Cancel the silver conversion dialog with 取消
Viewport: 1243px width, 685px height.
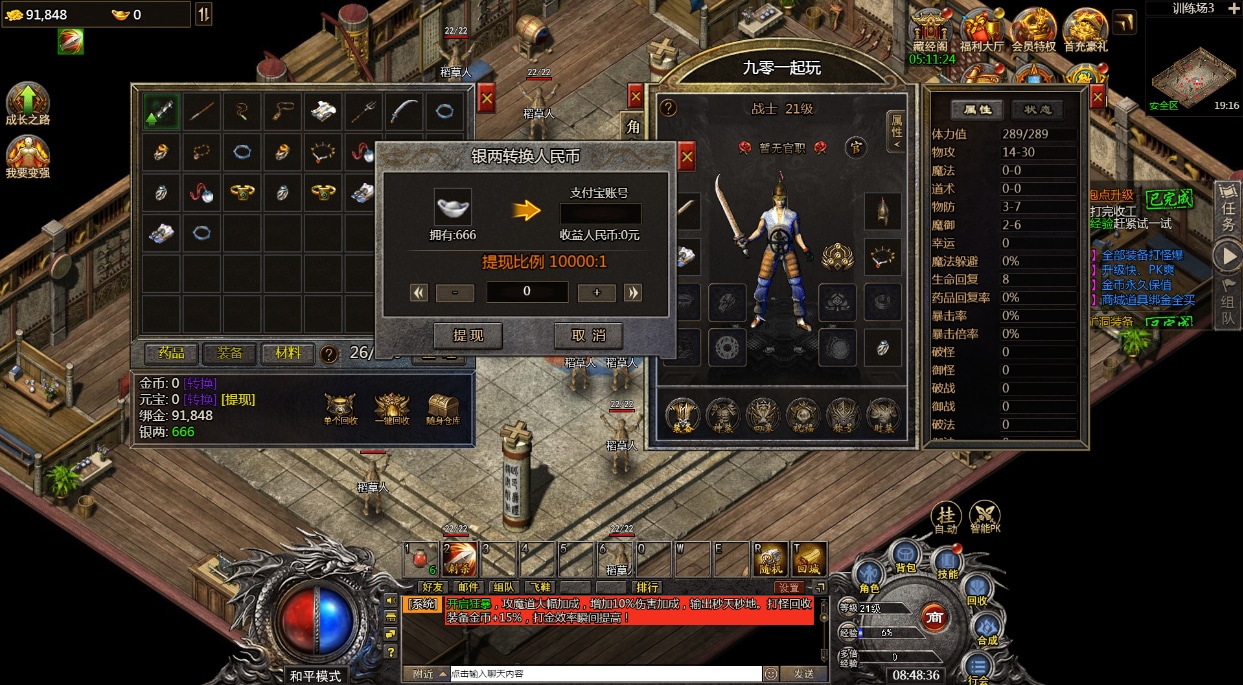[x=588, y=335]
